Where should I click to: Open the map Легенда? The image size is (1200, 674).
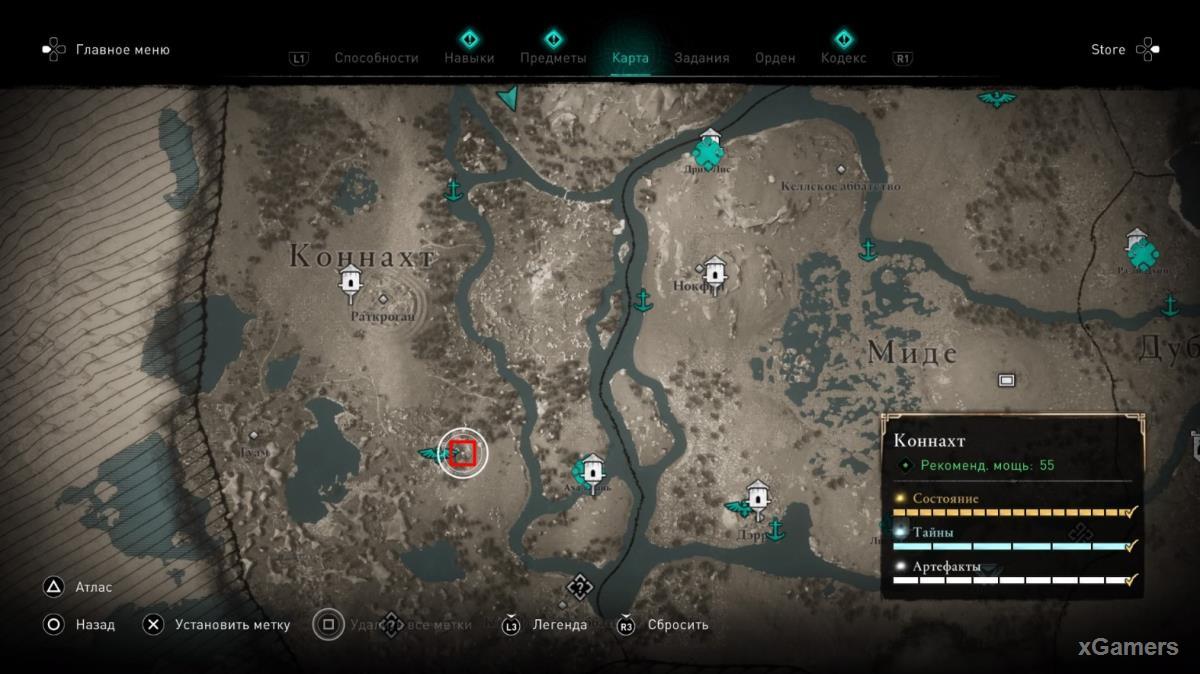(559, 625)
